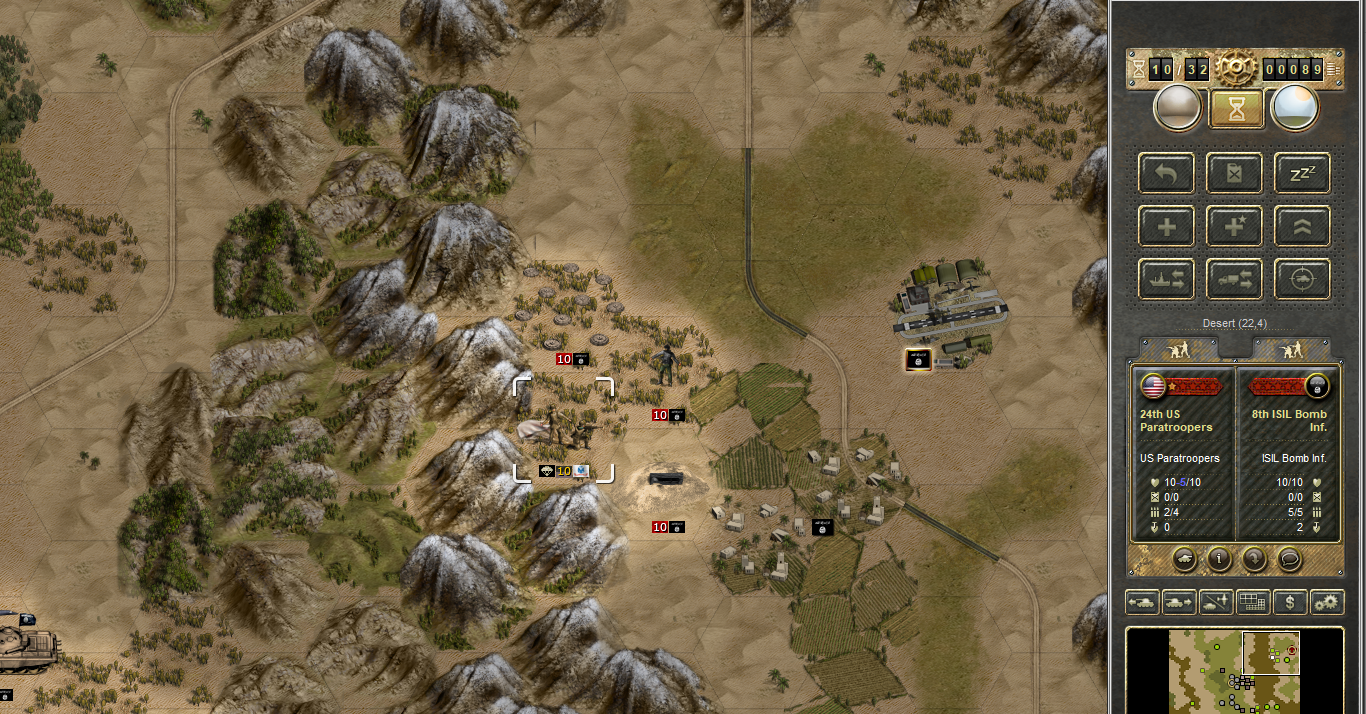Click the plain plus replacements button
This screenshot has height=714, width=1366.
click(x=1167, y=226)
